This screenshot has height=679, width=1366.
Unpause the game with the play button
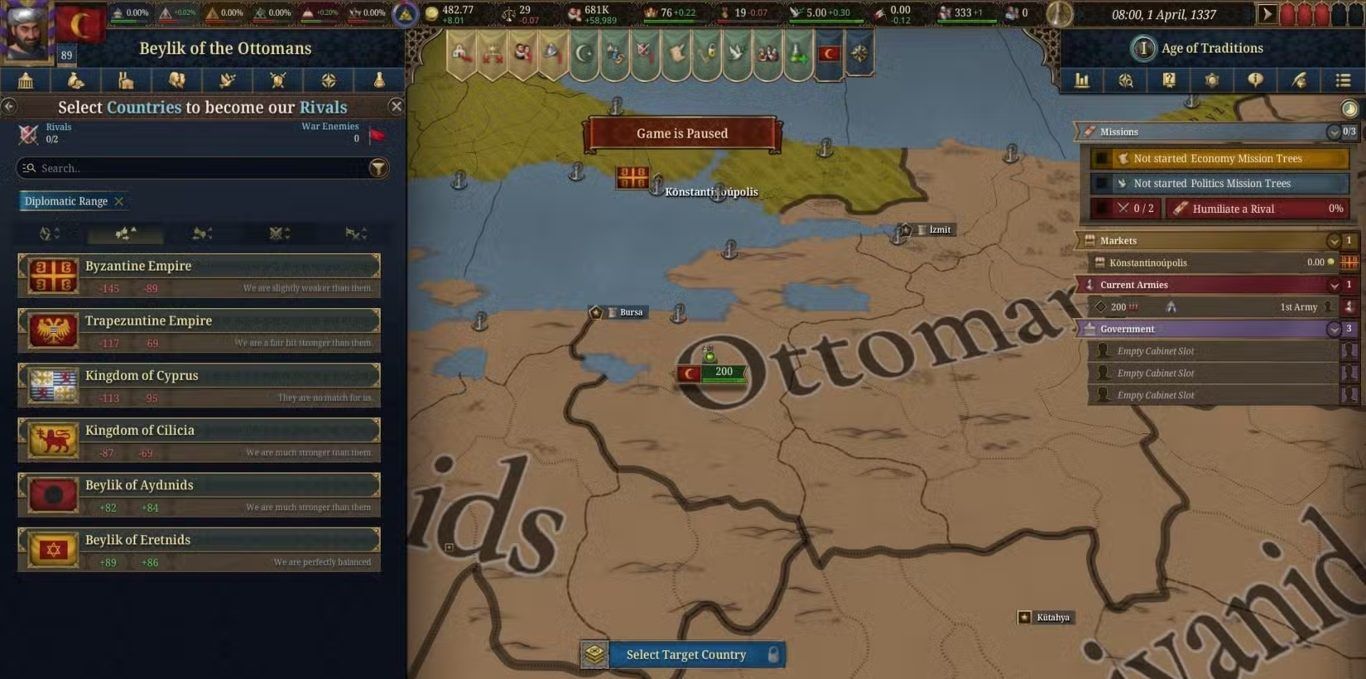click(1267, 14)
